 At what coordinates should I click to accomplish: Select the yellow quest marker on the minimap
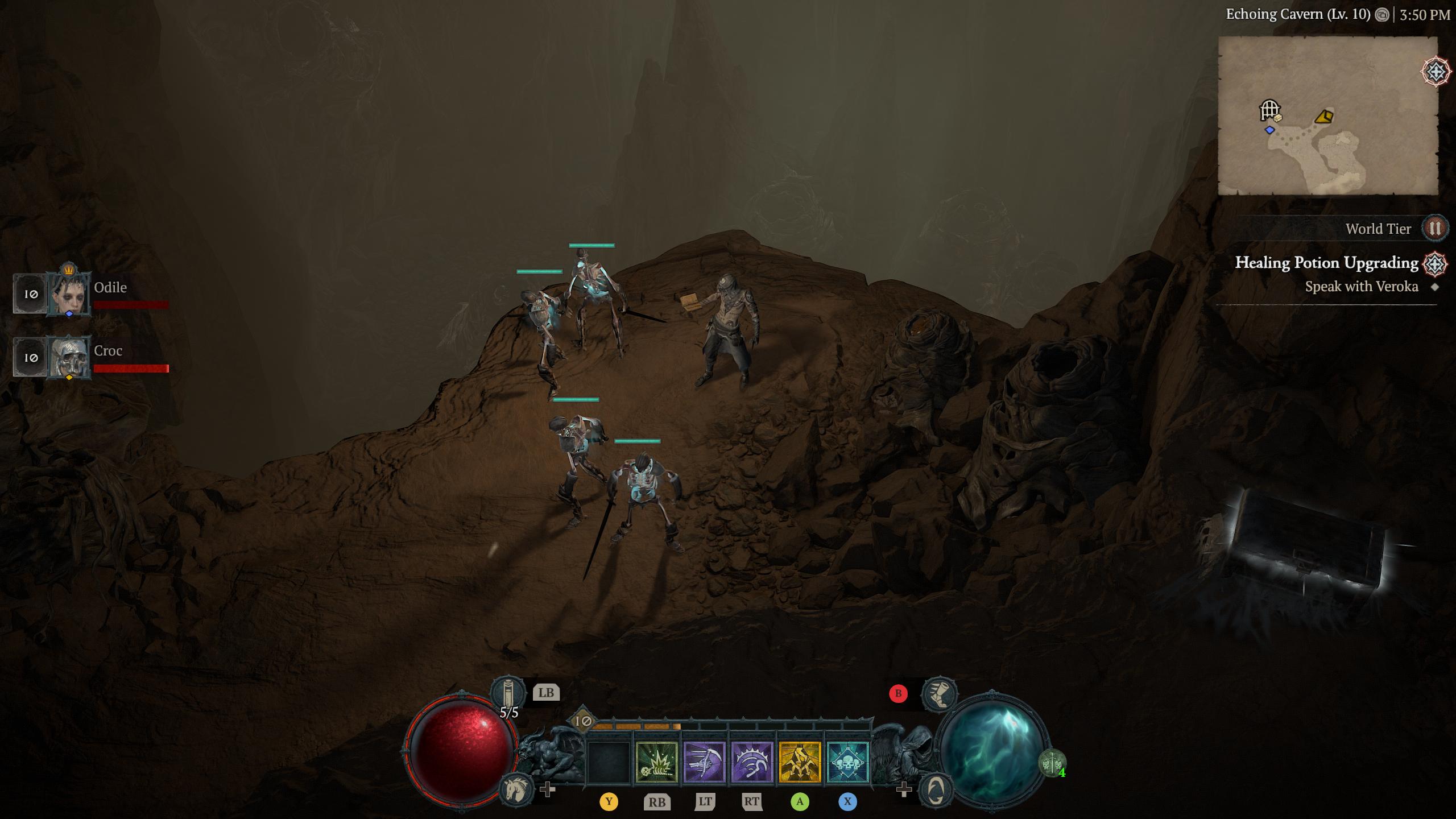tap(1324, 117)
